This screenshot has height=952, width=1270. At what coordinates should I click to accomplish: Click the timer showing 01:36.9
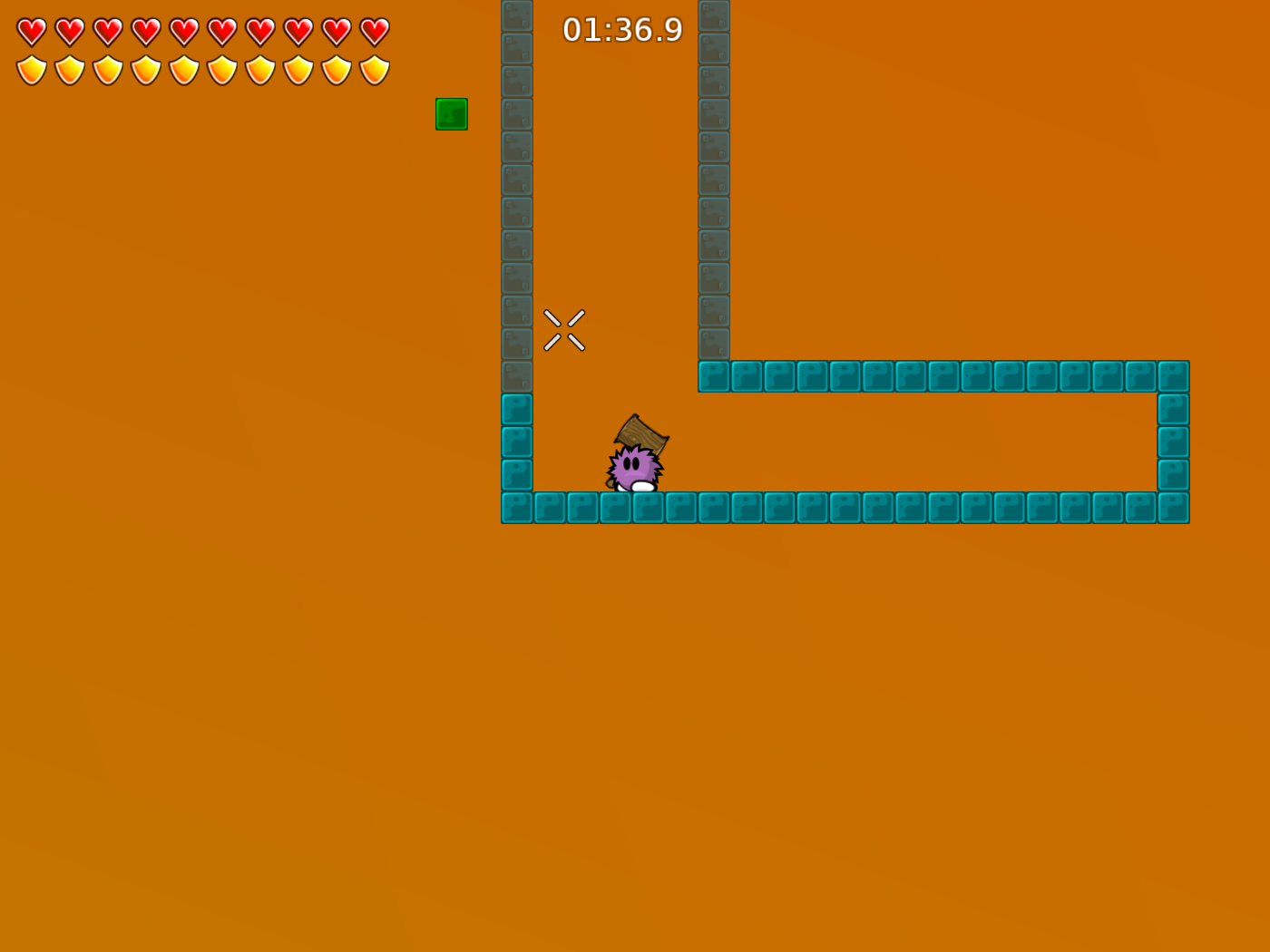tap(621, 29)
